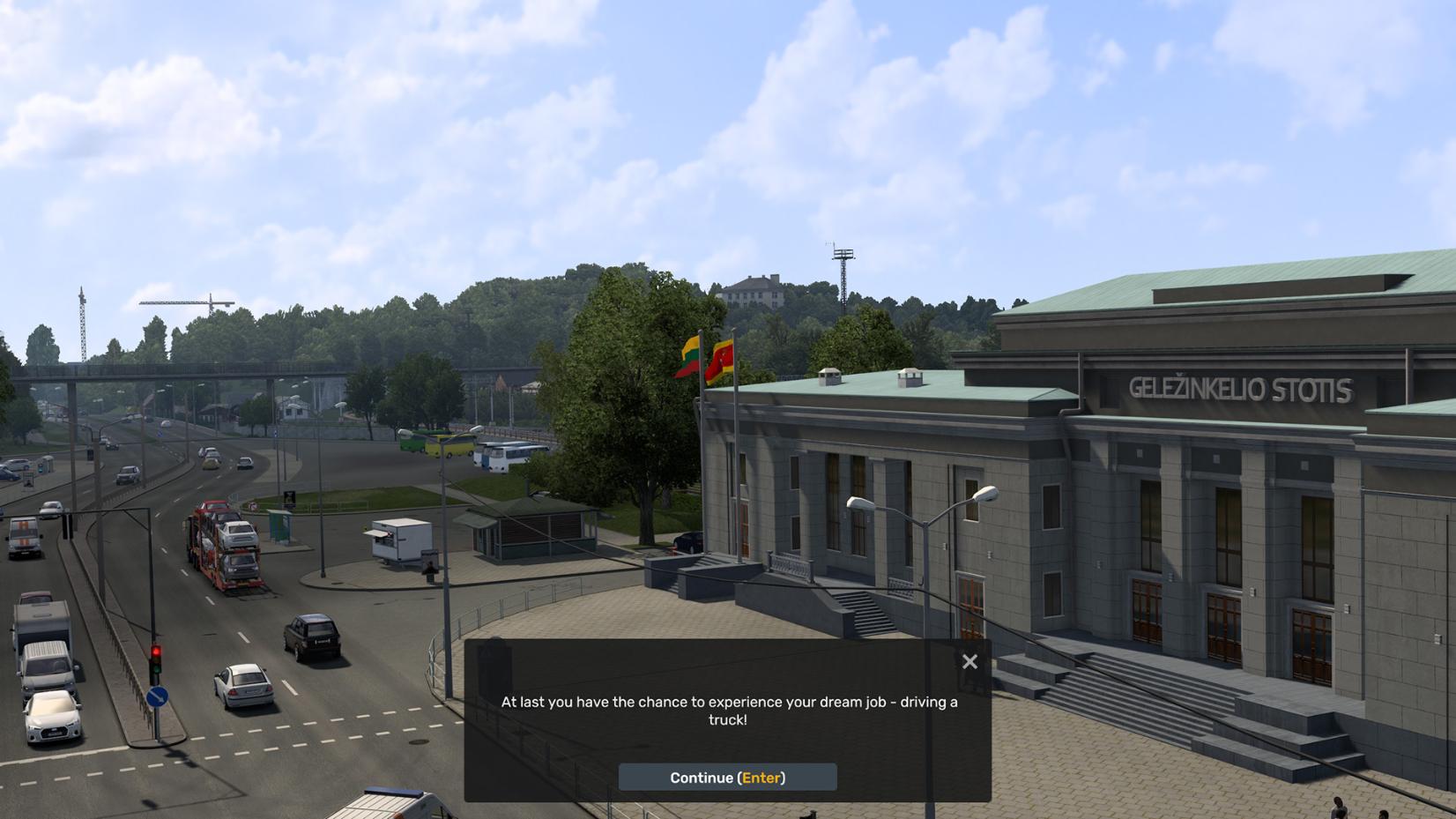The height and width of the screenshot is (819, 1456).
Task: Click Continue in the intro dialog
Action: [727, 778]
